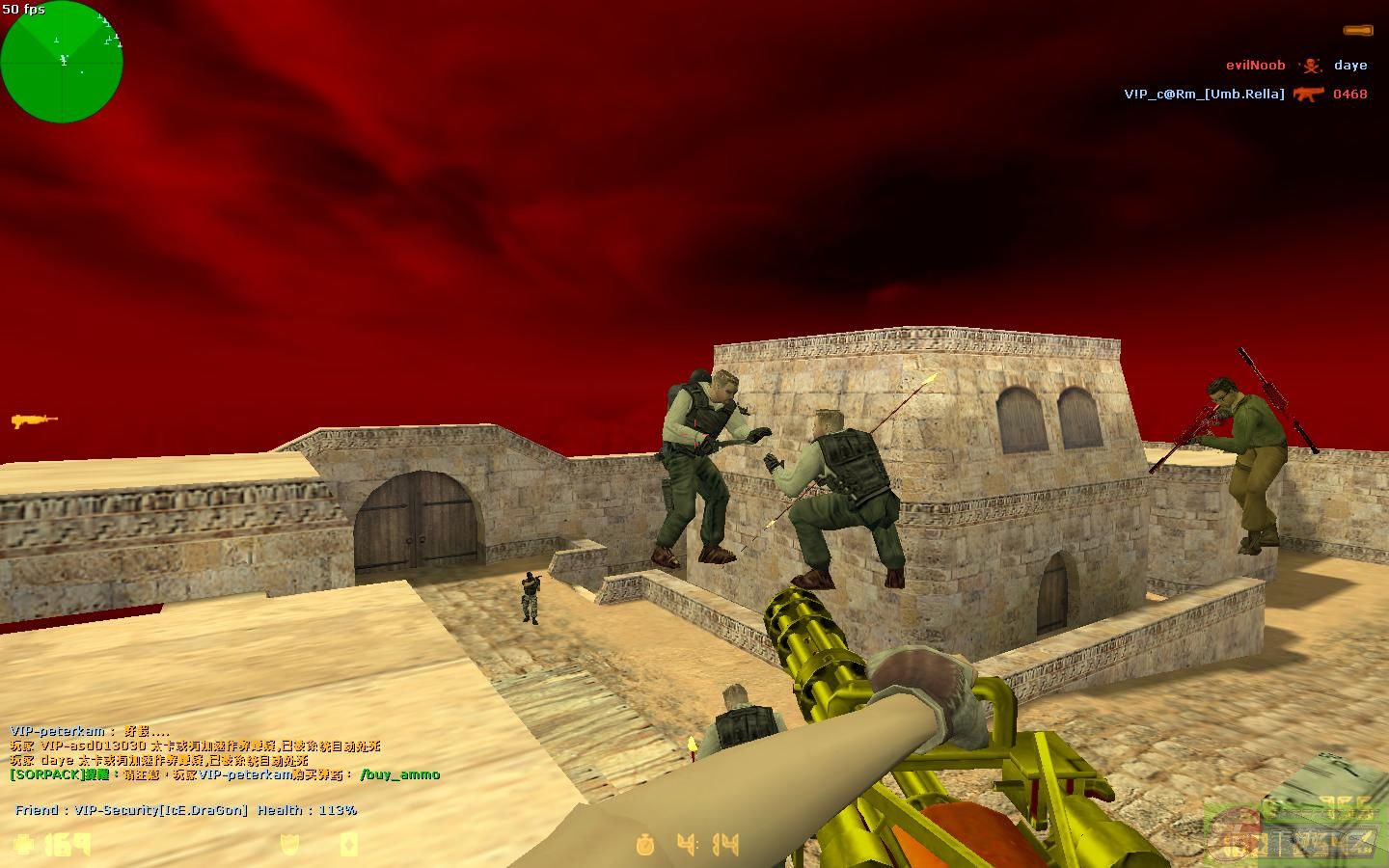Click the red rifle icon in kill feed

(x=1308, y=95)
